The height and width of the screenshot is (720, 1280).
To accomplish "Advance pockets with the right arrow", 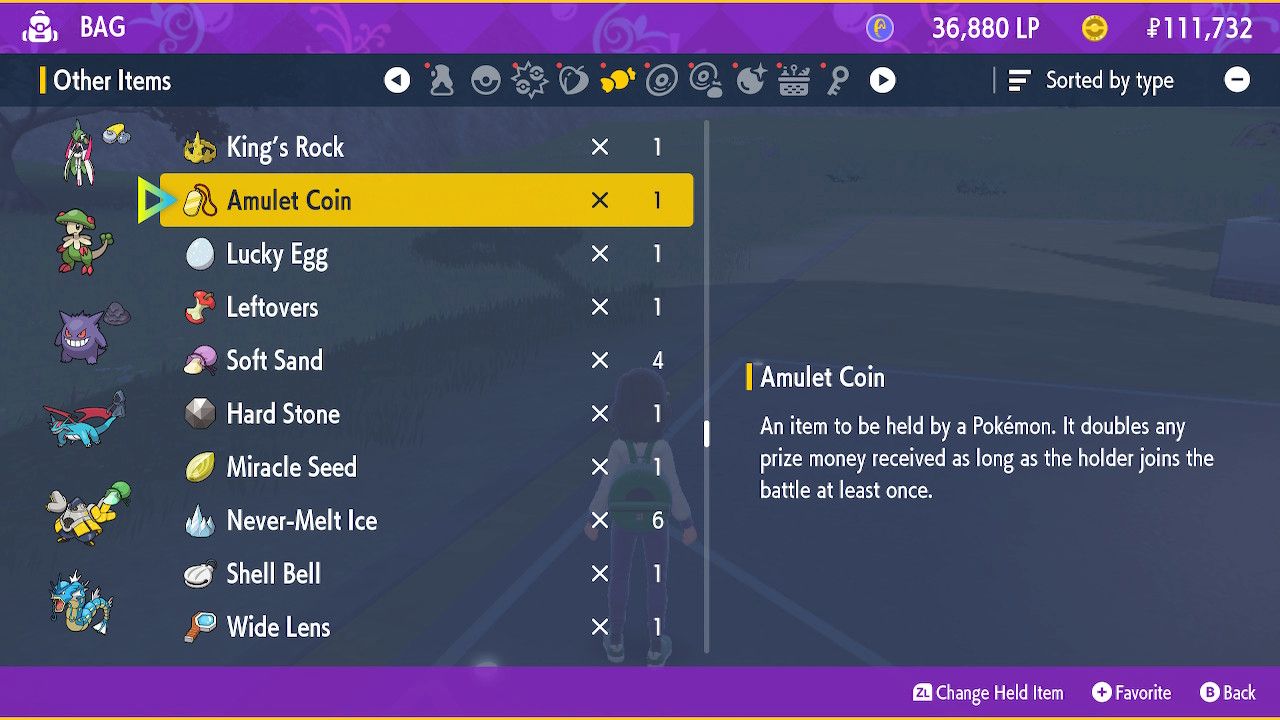I will (x=881, y=80).
